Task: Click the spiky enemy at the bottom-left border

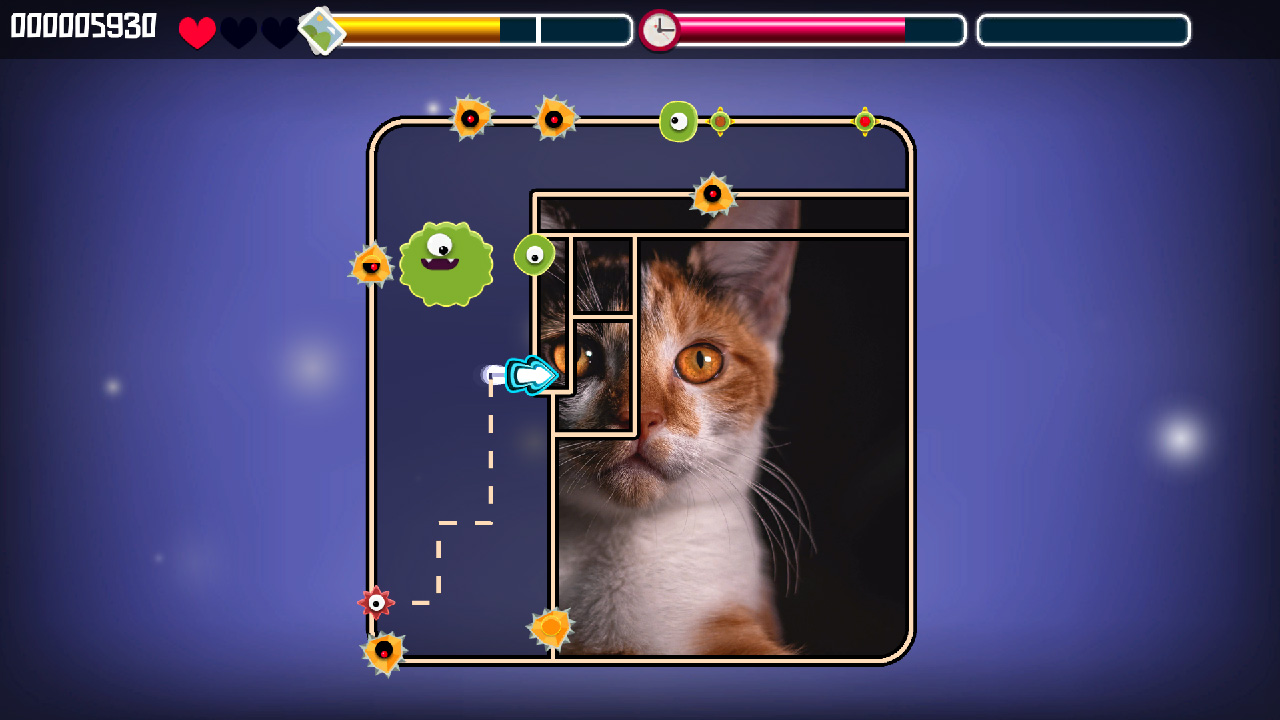Action: pos(385,652)
